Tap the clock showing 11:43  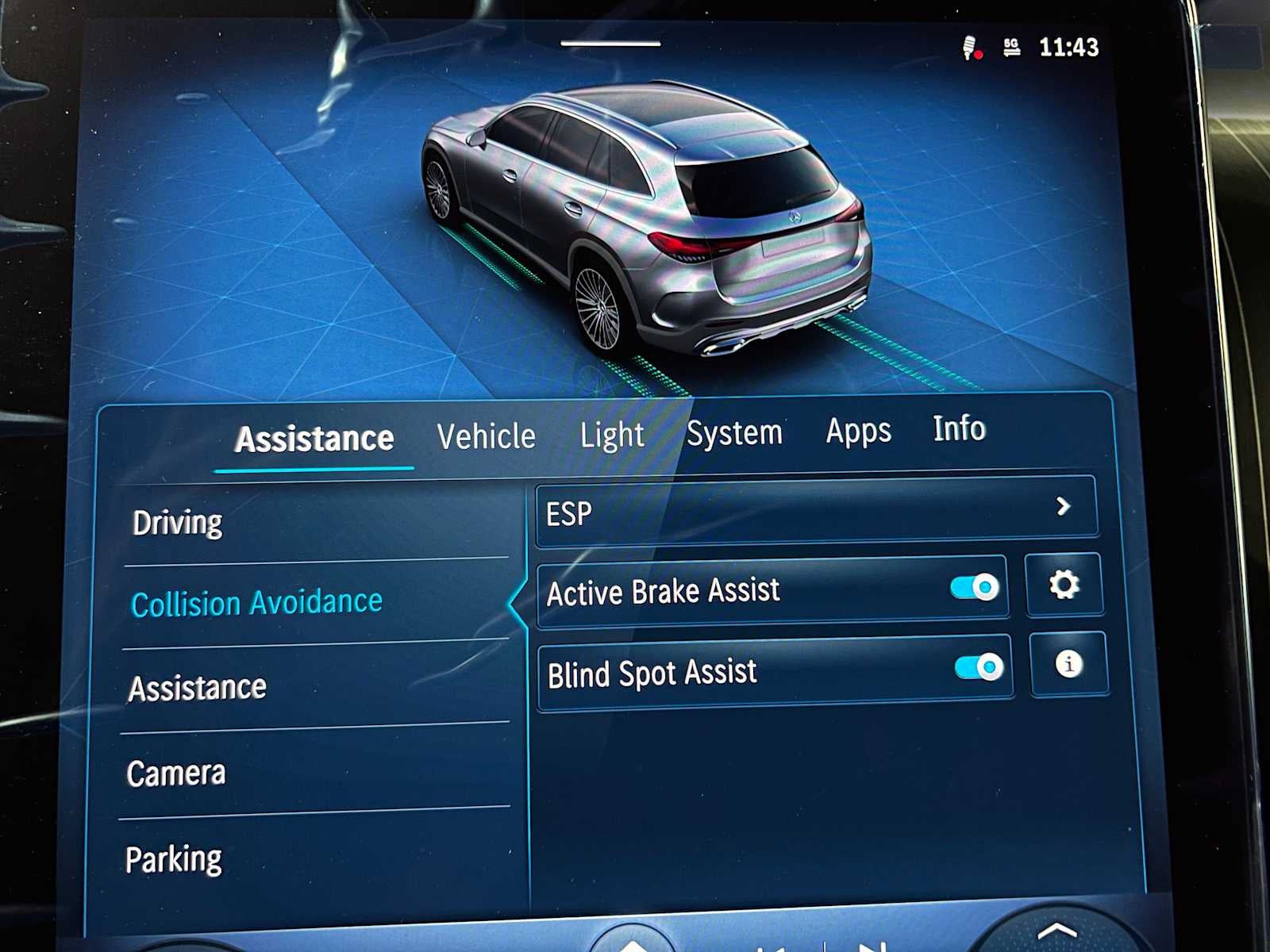coord(1067,48)
